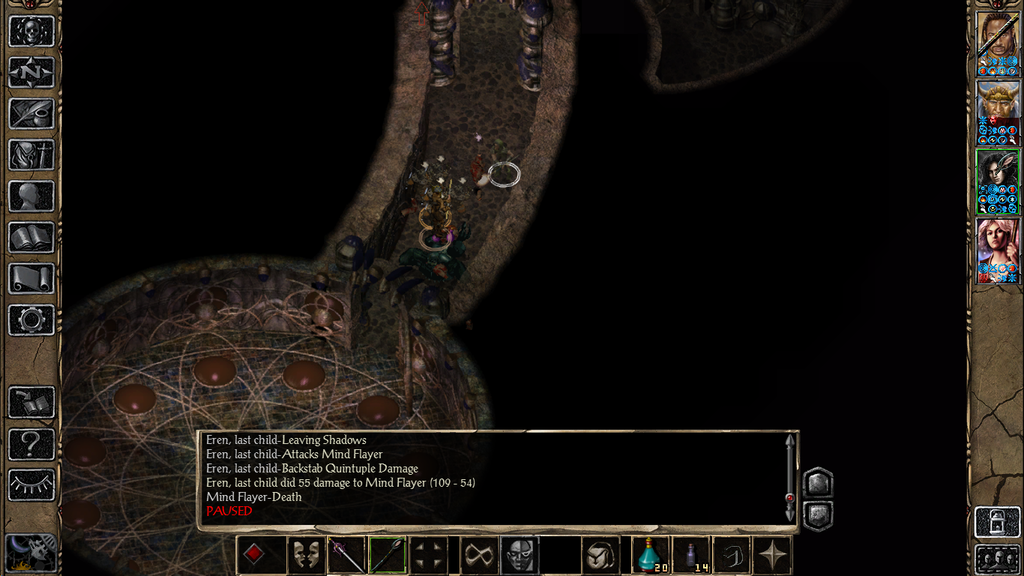The width and height of the screenshot is (1024, 576).
Task: Open the party inventory screen
Action: pyautogui.click(x=31, y=154)
